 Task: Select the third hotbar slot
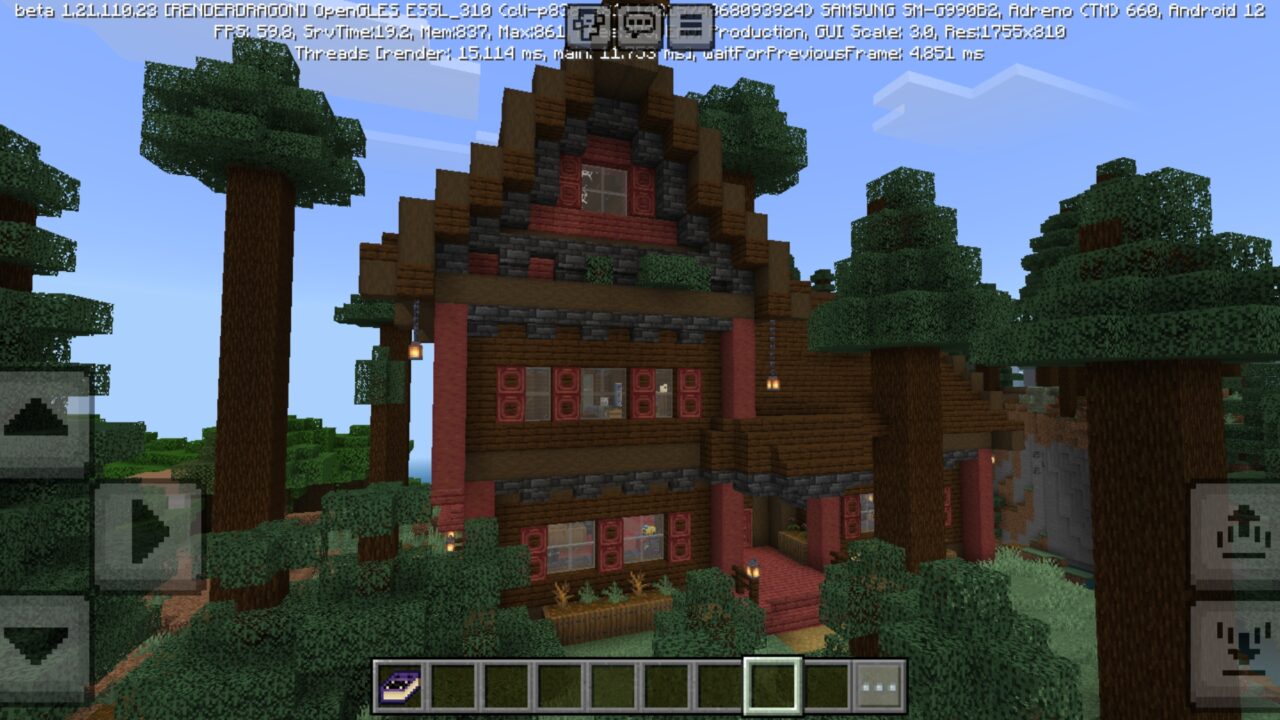(508, 686)
